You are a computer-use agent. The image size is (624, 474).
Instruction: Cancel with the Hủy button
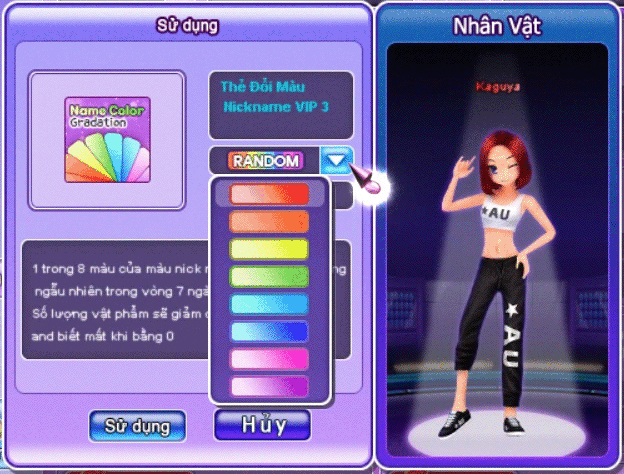pos(263,424)
